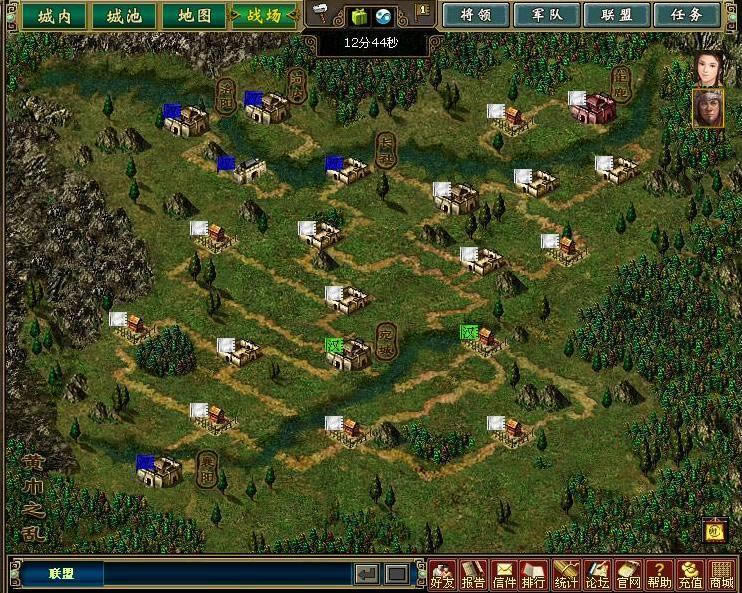Show the 联盟 (Alliance) panel from top bar
The image size is (742, 593).
[615, 15]
